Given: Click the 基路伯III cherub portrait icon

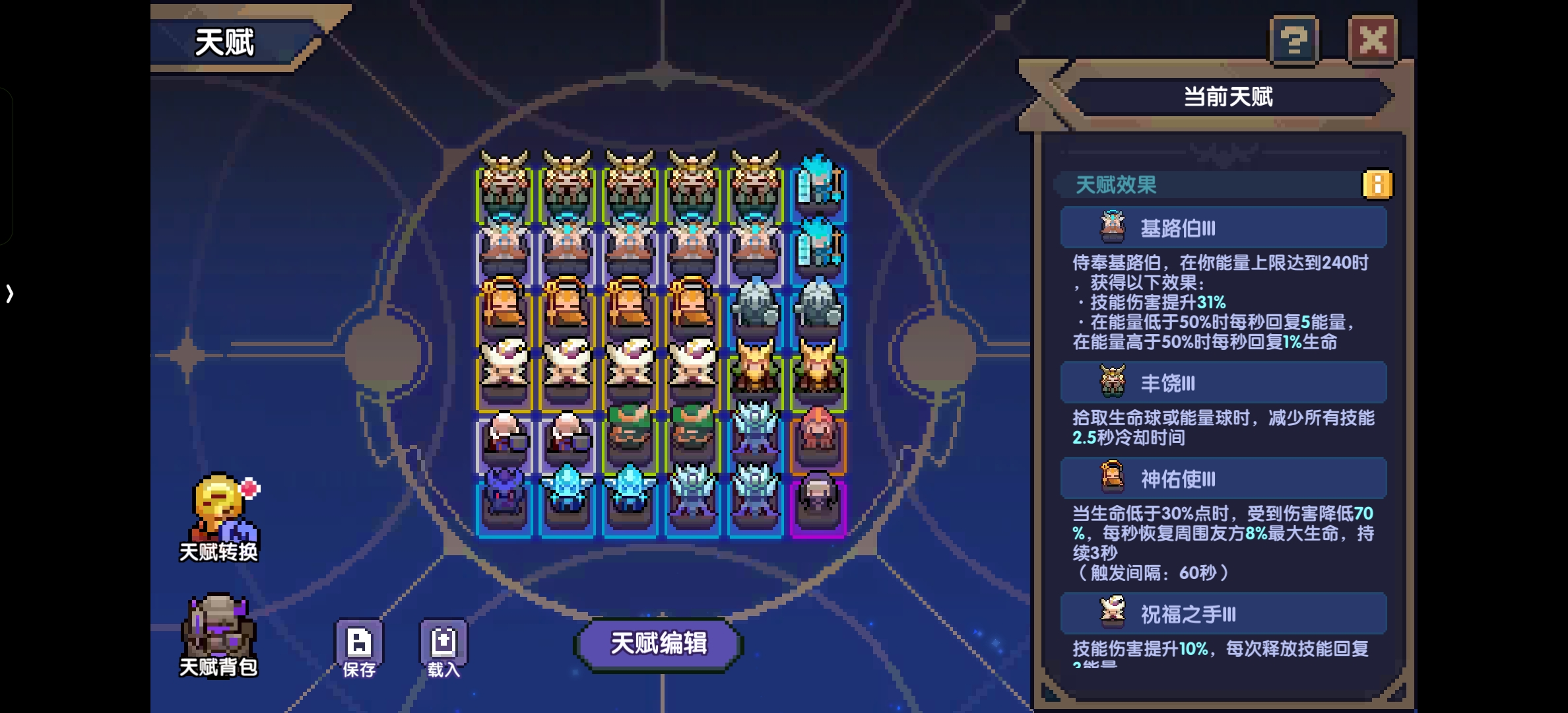Looking at the screenshot, I should (x=1113, y=226).
